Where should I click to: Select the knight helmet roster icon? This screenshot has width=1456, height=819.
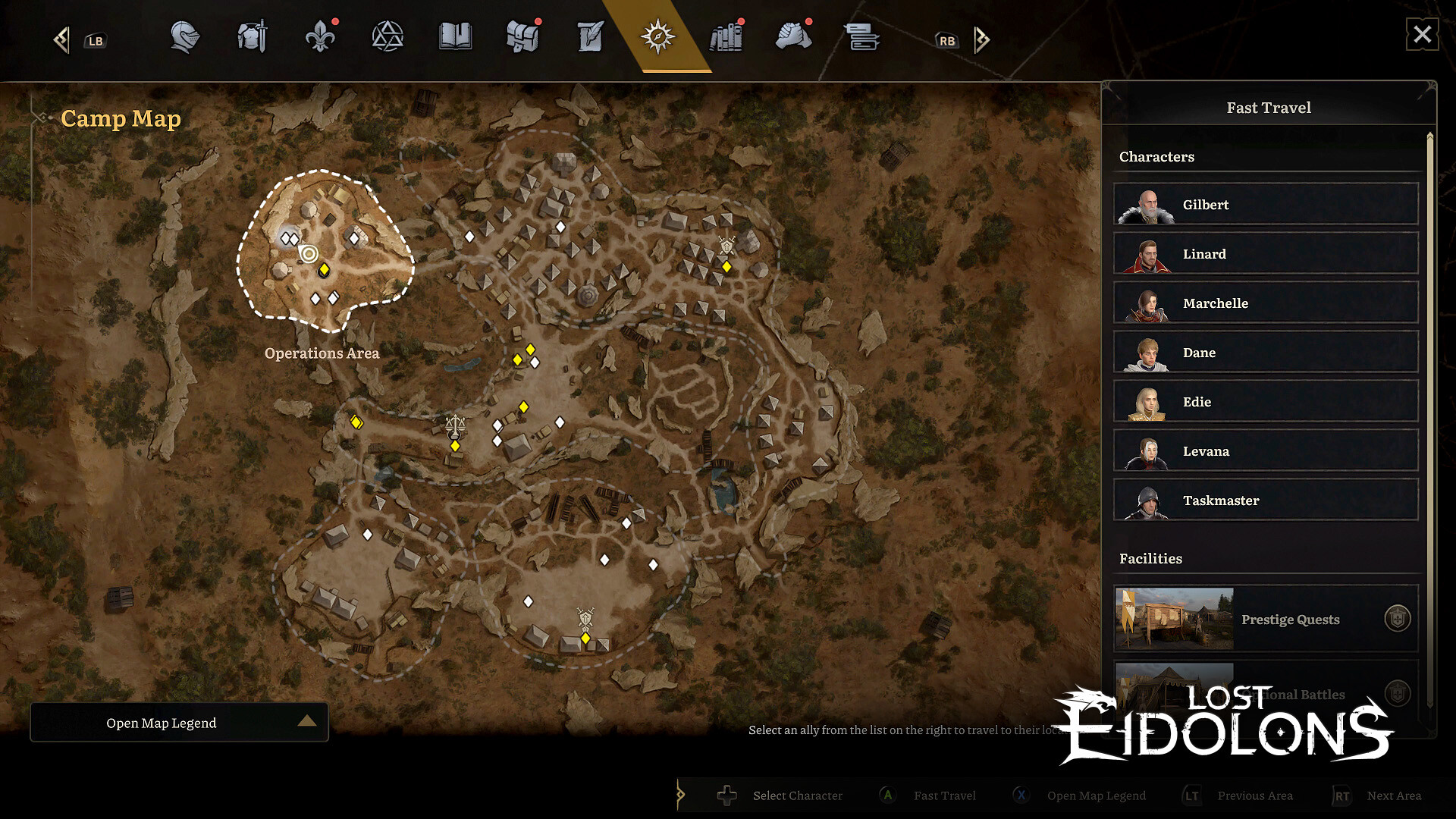pyautogui.click(x=184, y=38)
